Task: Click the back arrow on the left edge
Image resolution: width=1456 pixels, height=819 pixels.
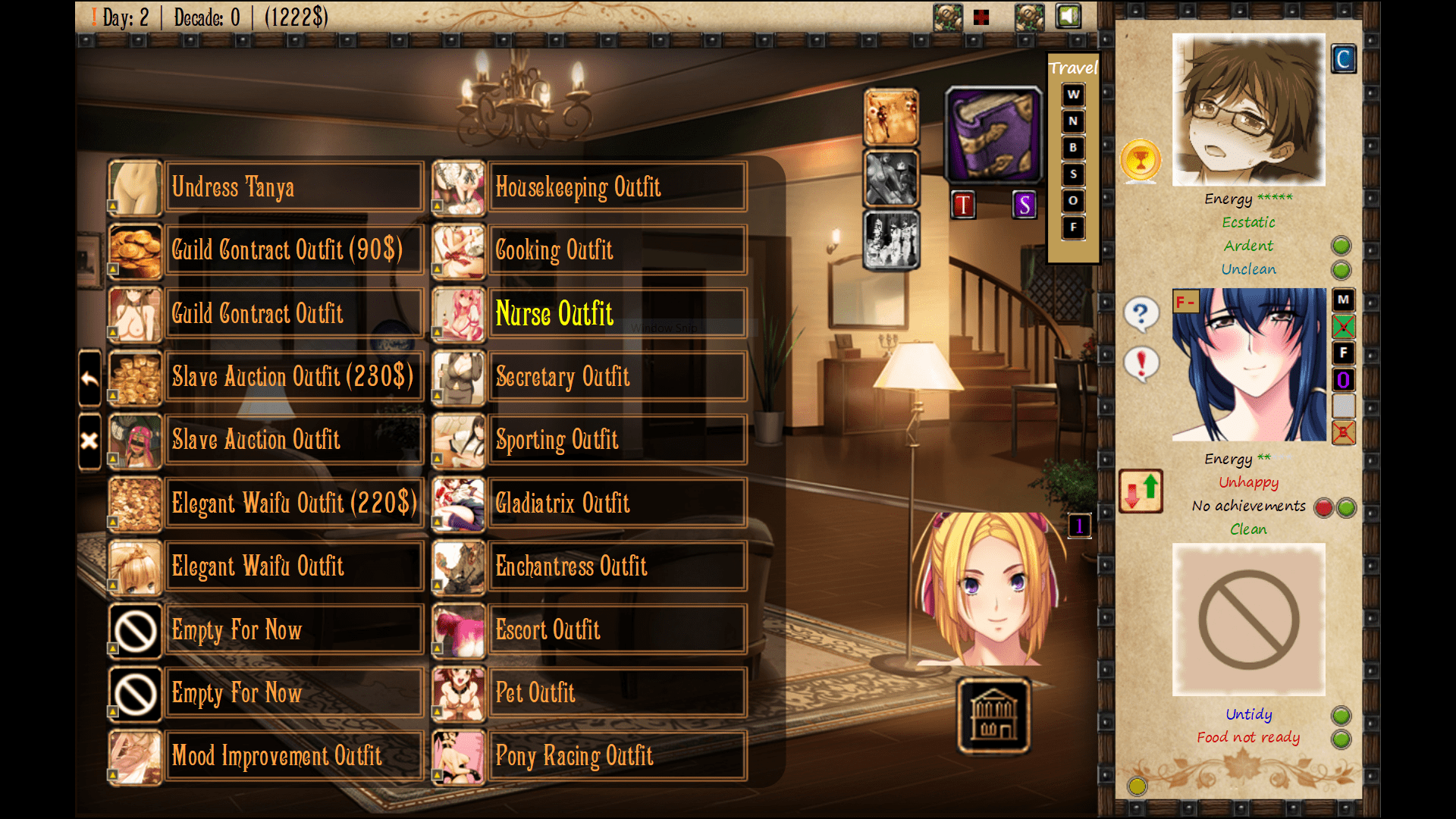Action: [x=89, y=379]
